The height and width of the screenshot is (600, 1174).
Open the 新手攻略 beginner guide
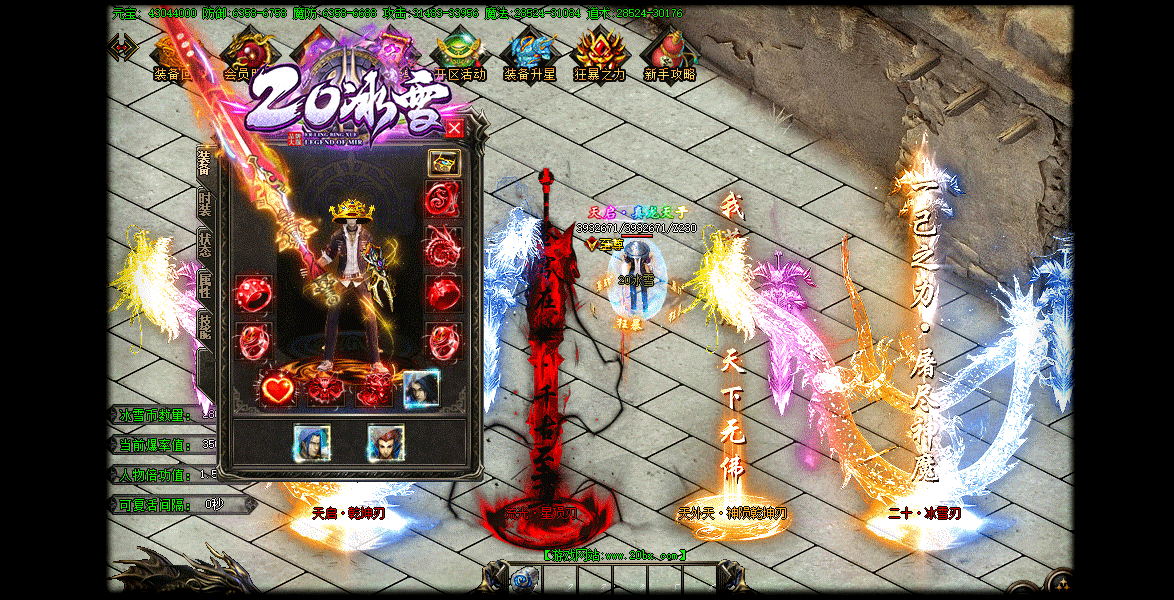[670, 54]
